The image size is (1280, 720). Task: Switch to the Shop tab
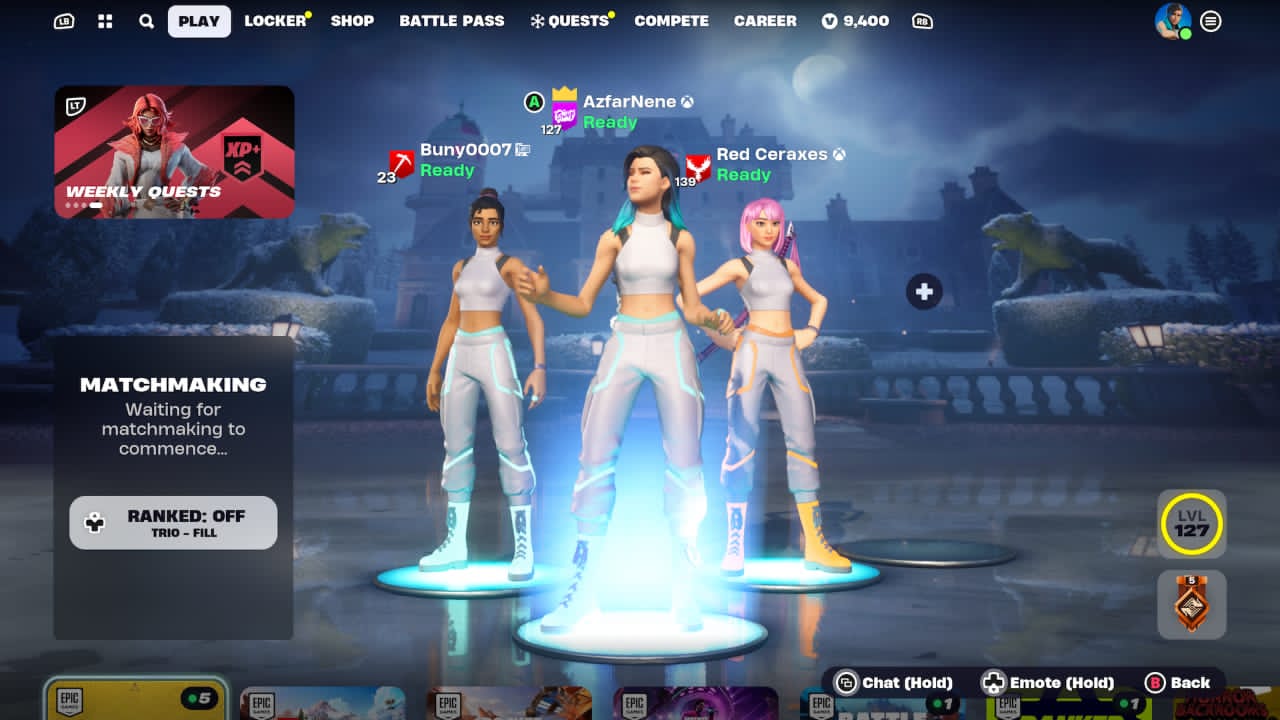point(352,21)
